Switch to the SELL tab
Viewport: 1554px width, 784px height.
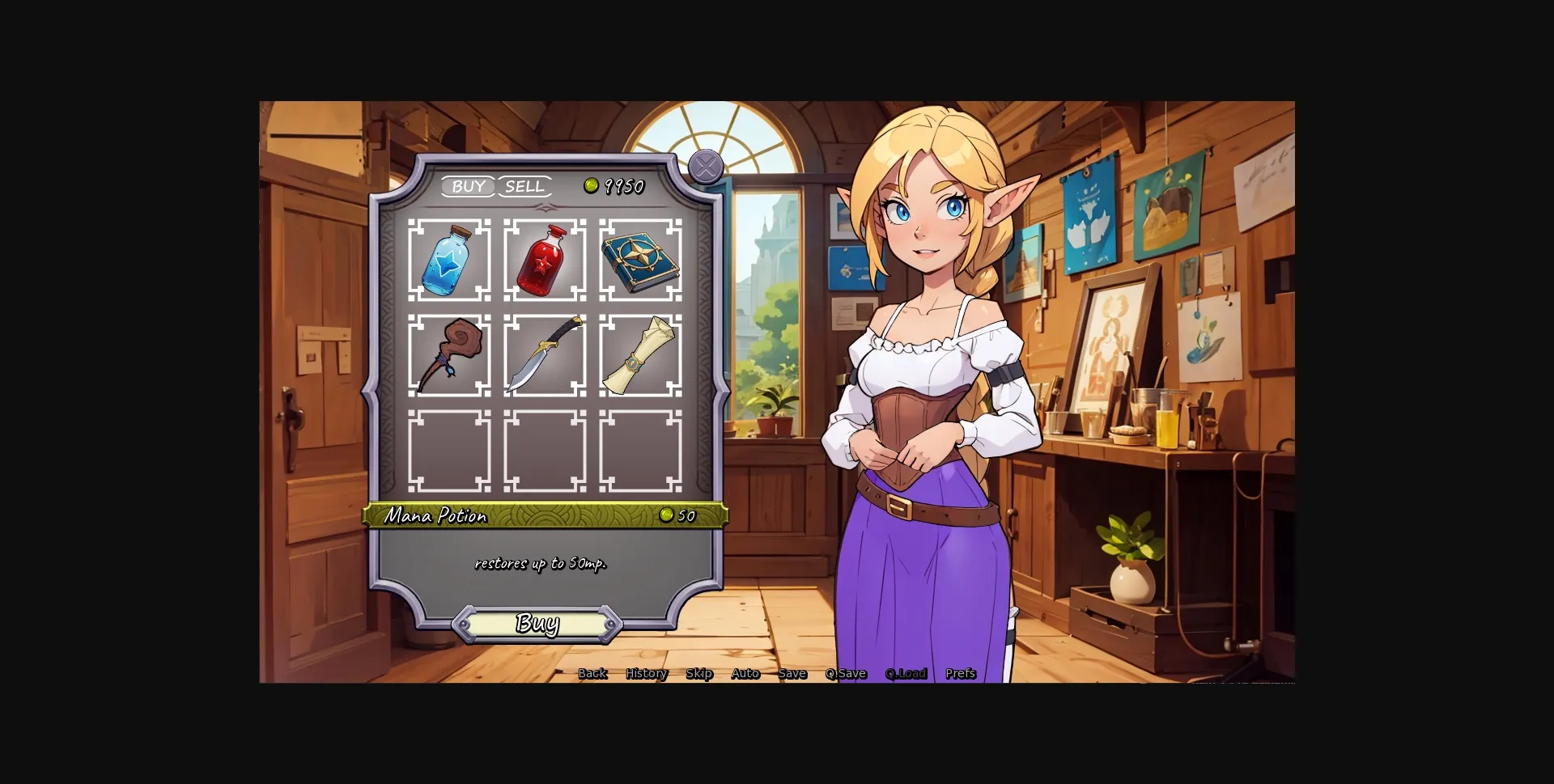(x=524, y=187)
